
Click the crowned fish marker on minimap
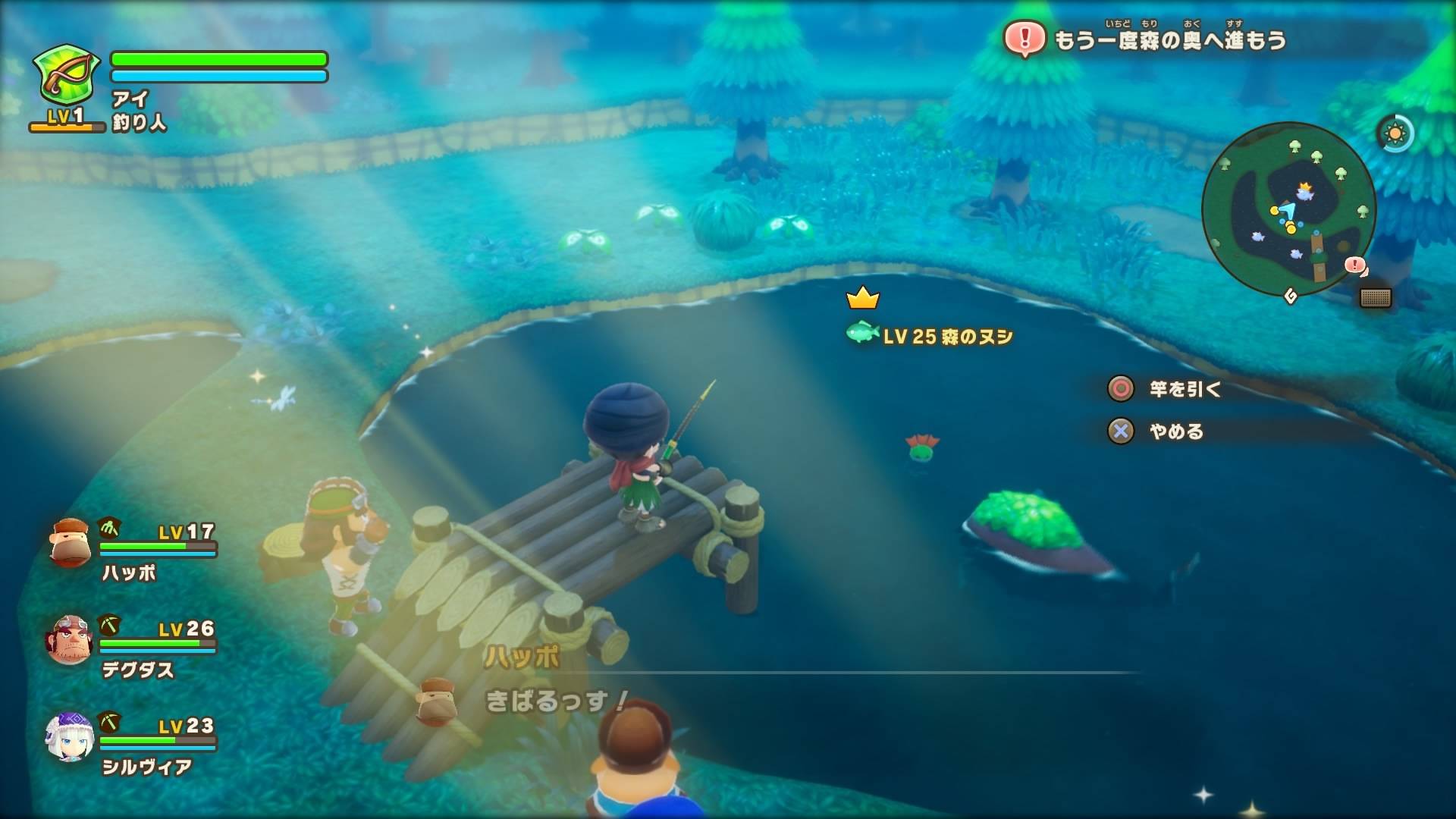(1304, 192)
